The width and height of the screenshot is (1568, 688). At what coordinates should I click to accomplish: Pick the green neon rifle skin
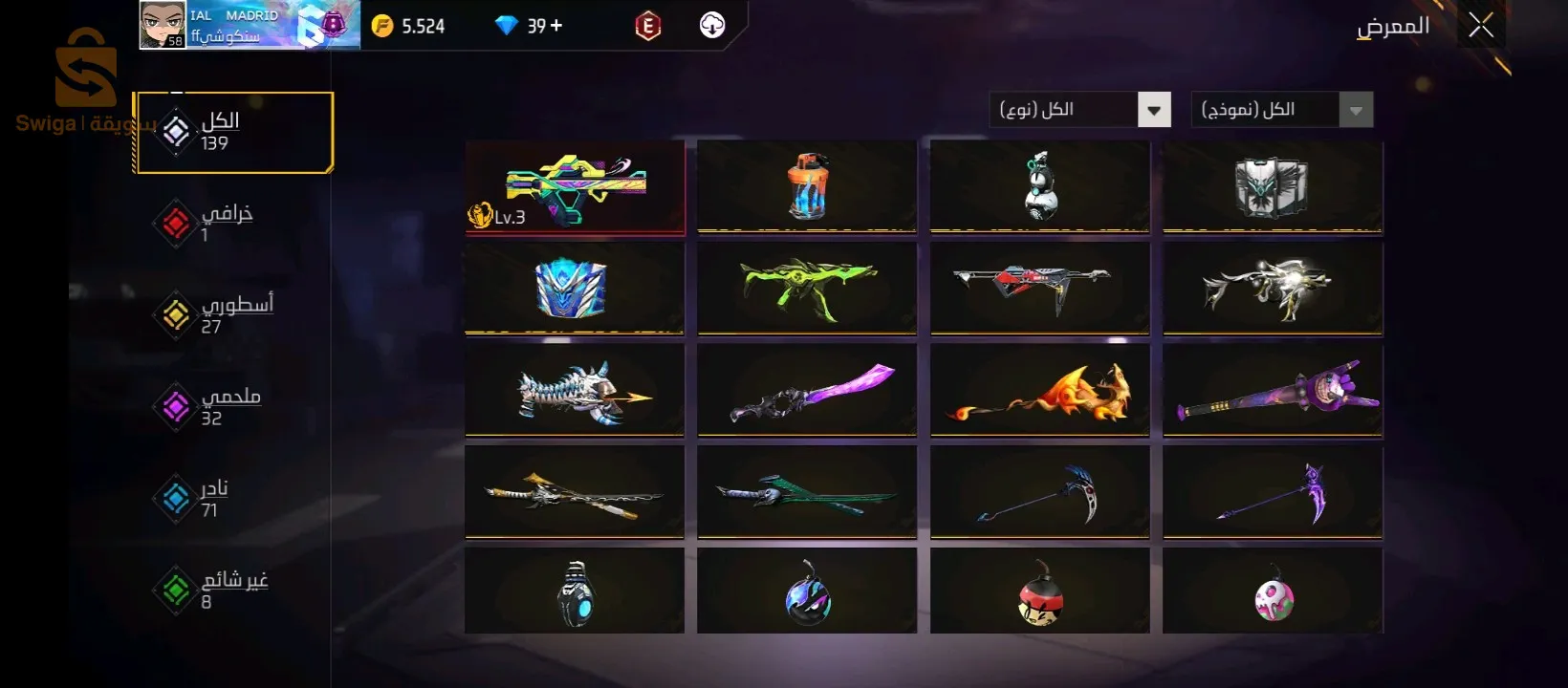pos(807,288)
